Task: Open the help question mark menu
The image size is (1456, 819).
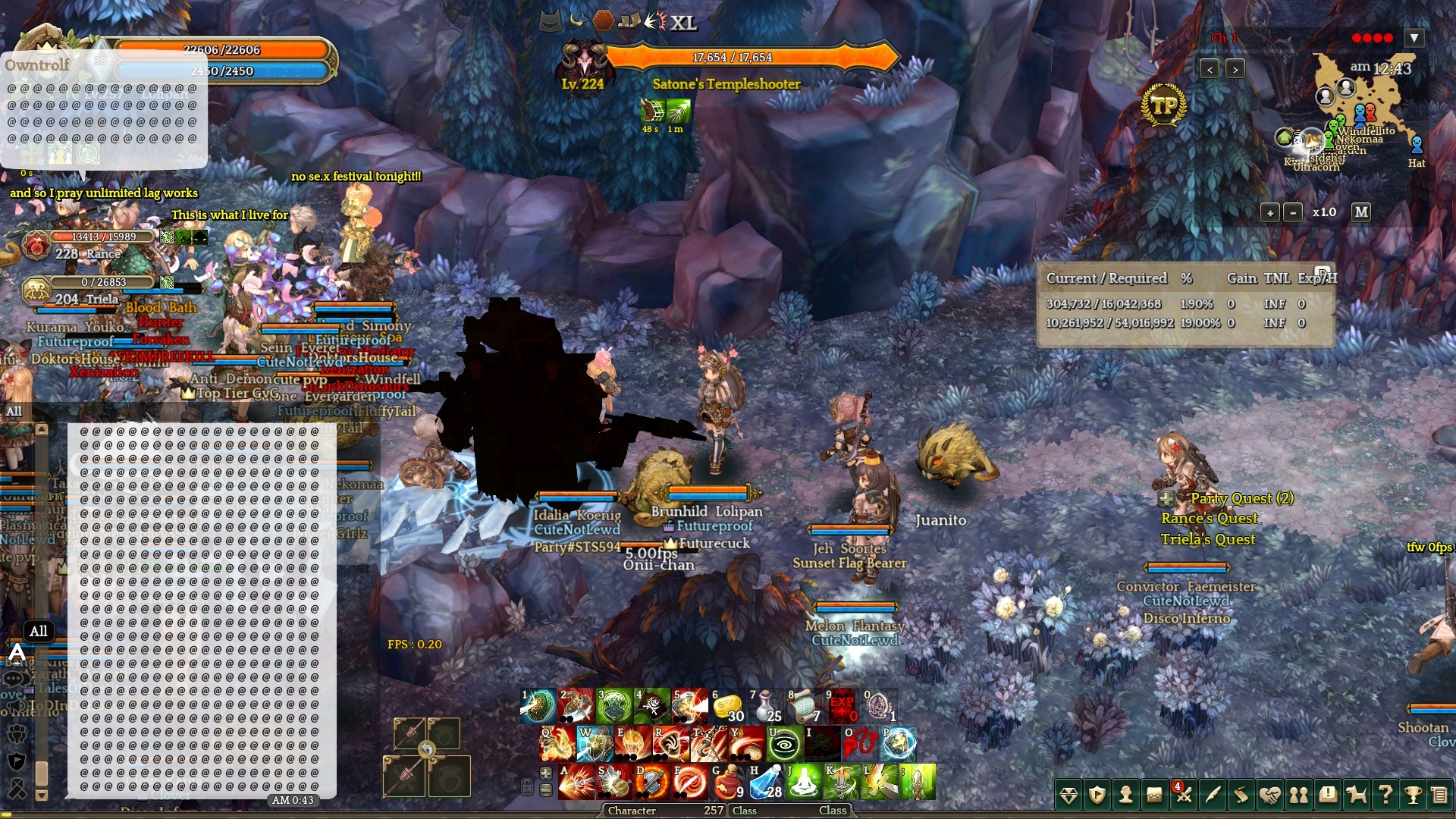Action: coord(1385,795)
